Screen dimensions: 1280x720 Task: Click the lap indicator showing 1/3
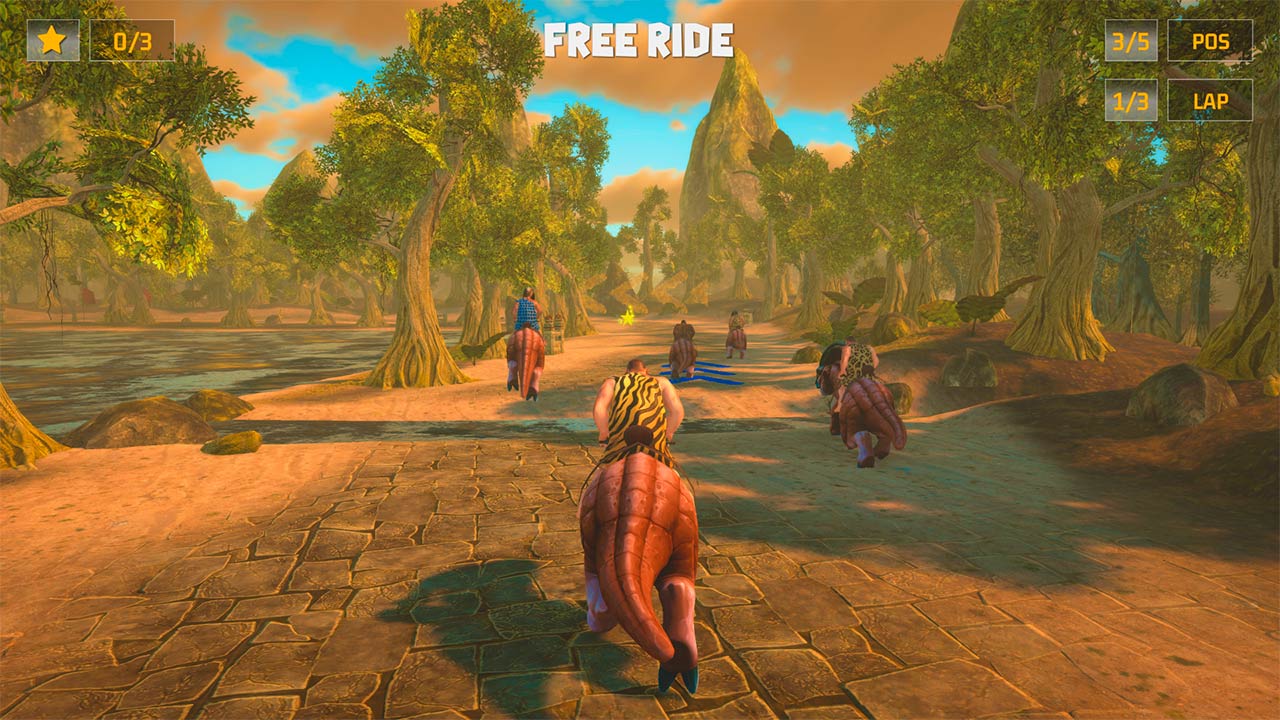click(x=1129, y=101)
